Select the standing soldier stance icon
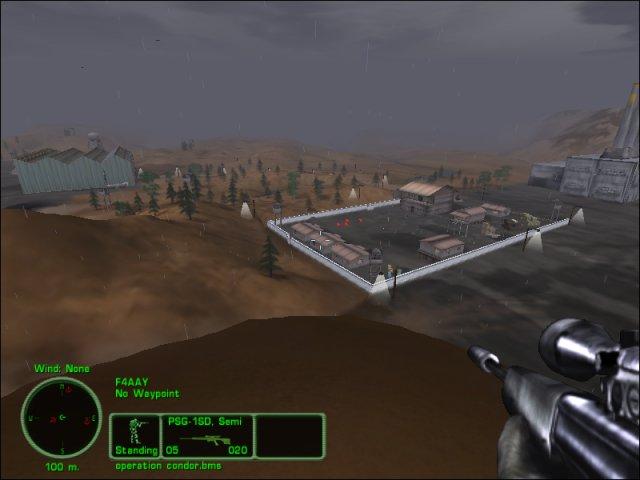This screenshot has width=640, height=480. point(135,432)
